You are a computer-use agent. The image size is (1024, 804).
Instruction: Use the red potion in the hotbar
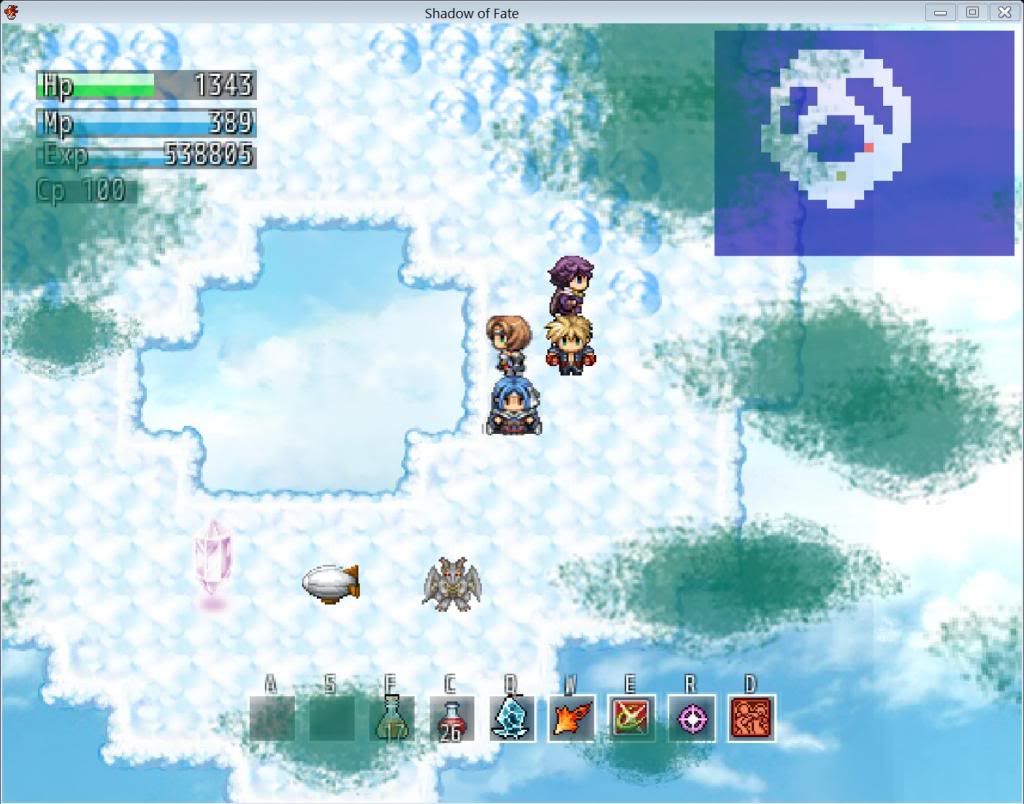pos(451,718)
